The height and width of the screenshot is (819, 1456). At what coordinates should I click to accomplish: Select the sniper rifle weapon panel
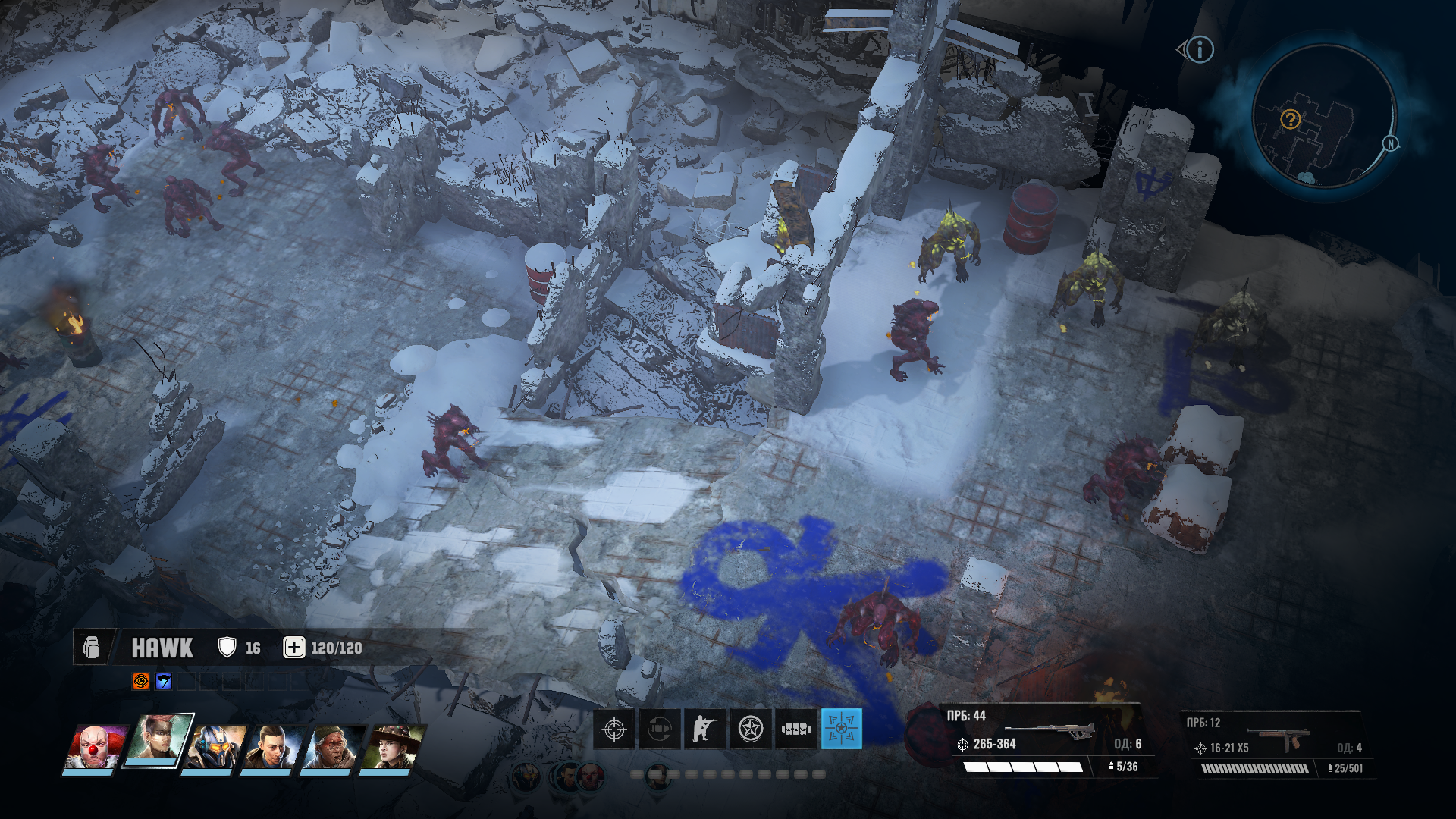[x=1045, y=741]
